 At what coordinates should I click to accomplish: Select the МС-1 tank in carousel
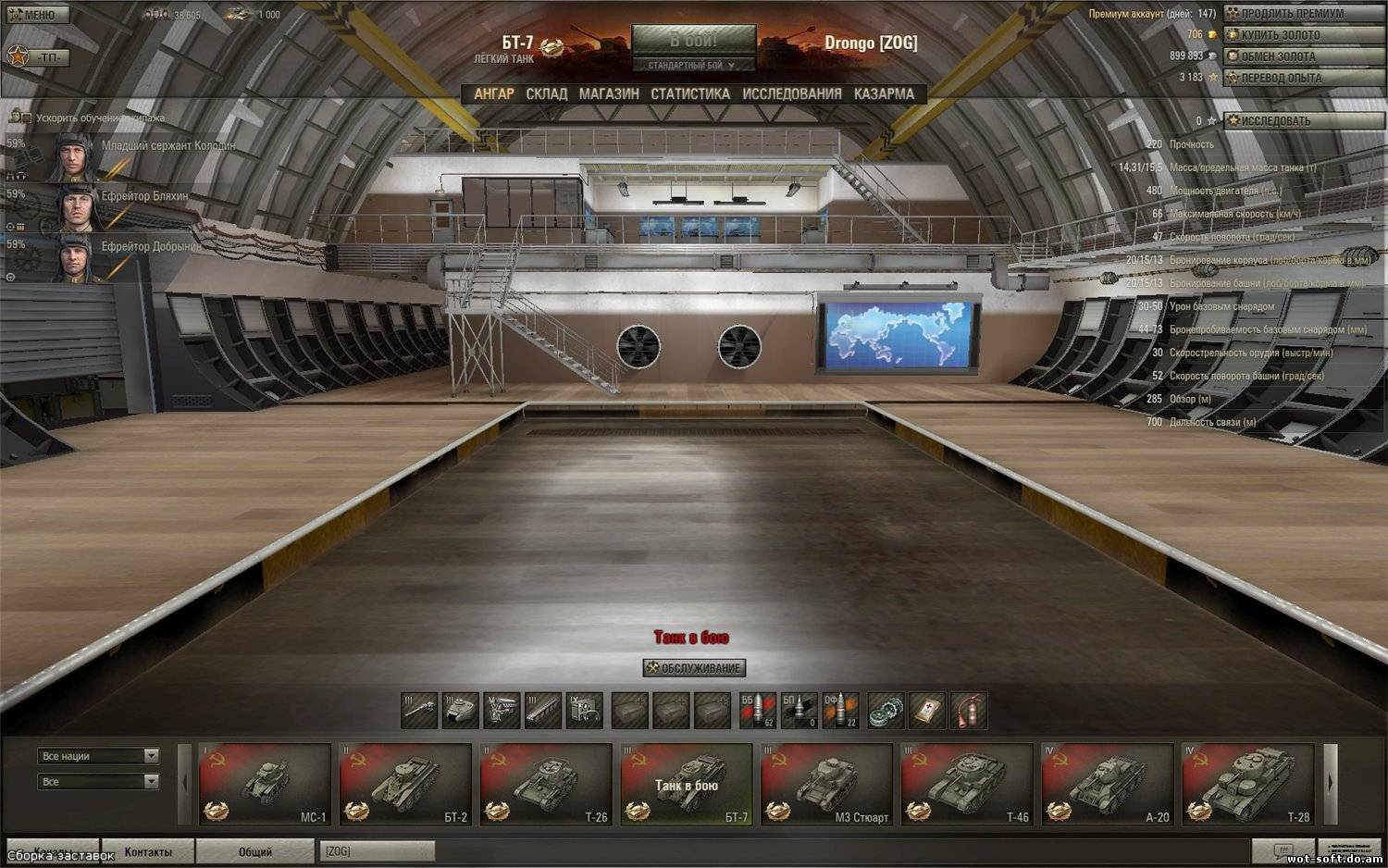pyautogui.click(x=266, y=784)
